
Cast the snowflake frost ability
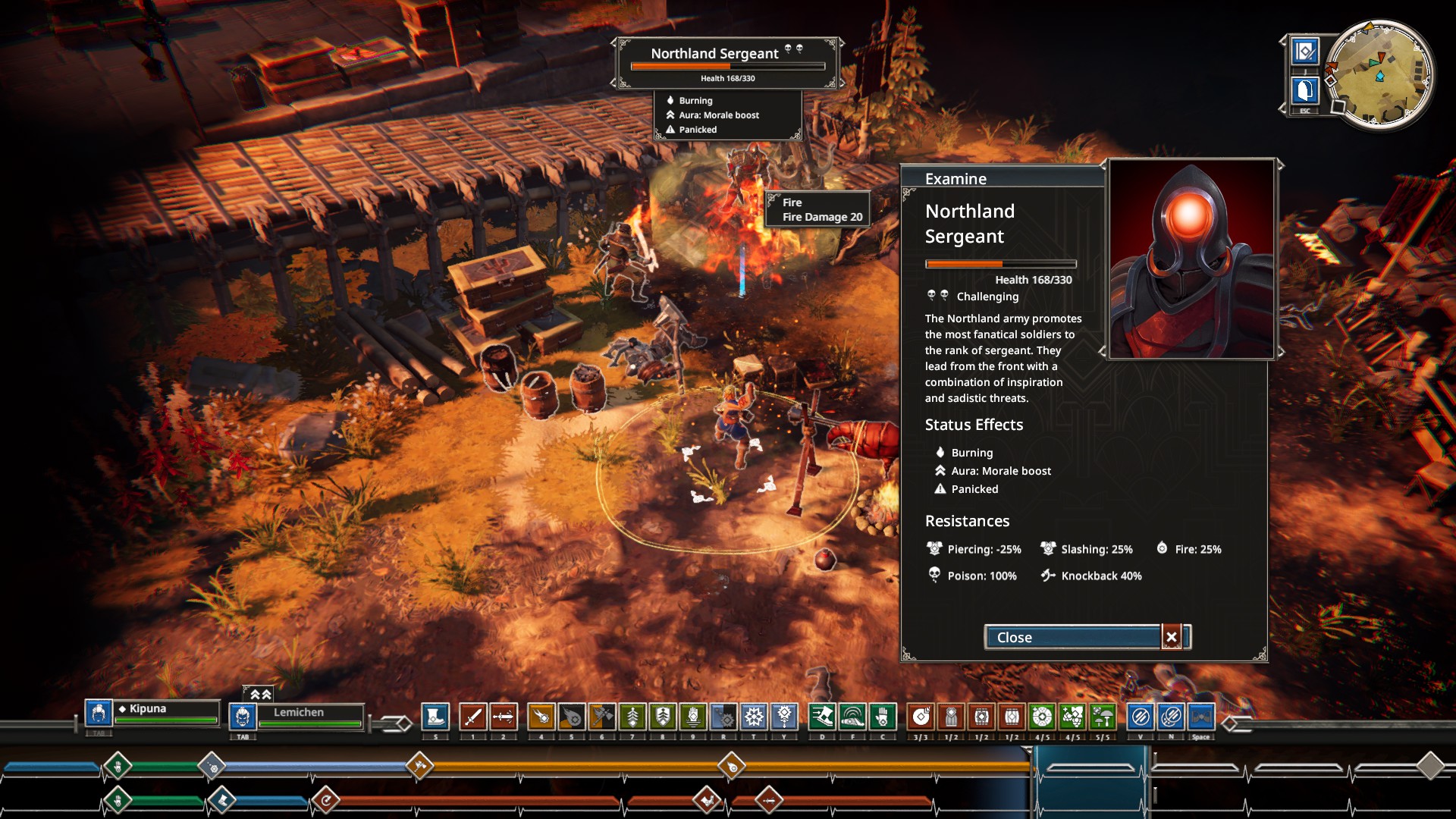754,716
